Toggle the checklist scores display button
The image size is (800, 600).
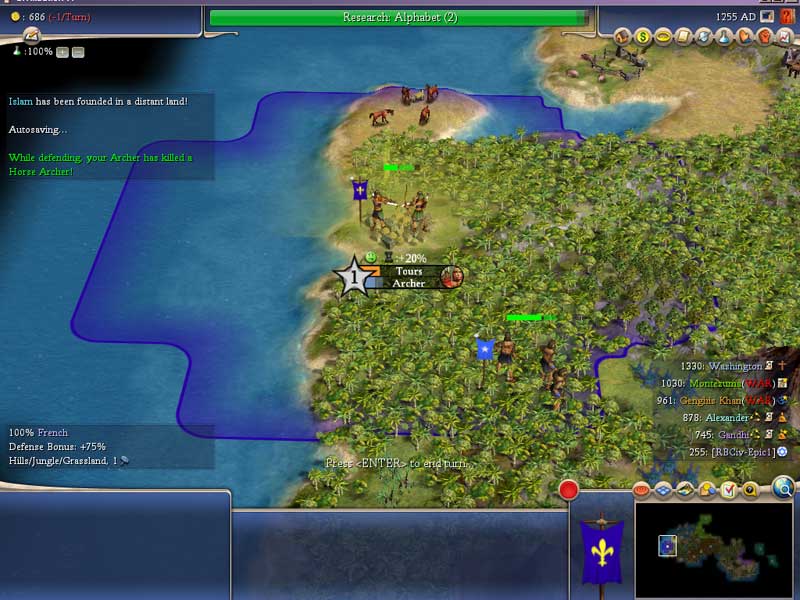[x=729, y=489]
